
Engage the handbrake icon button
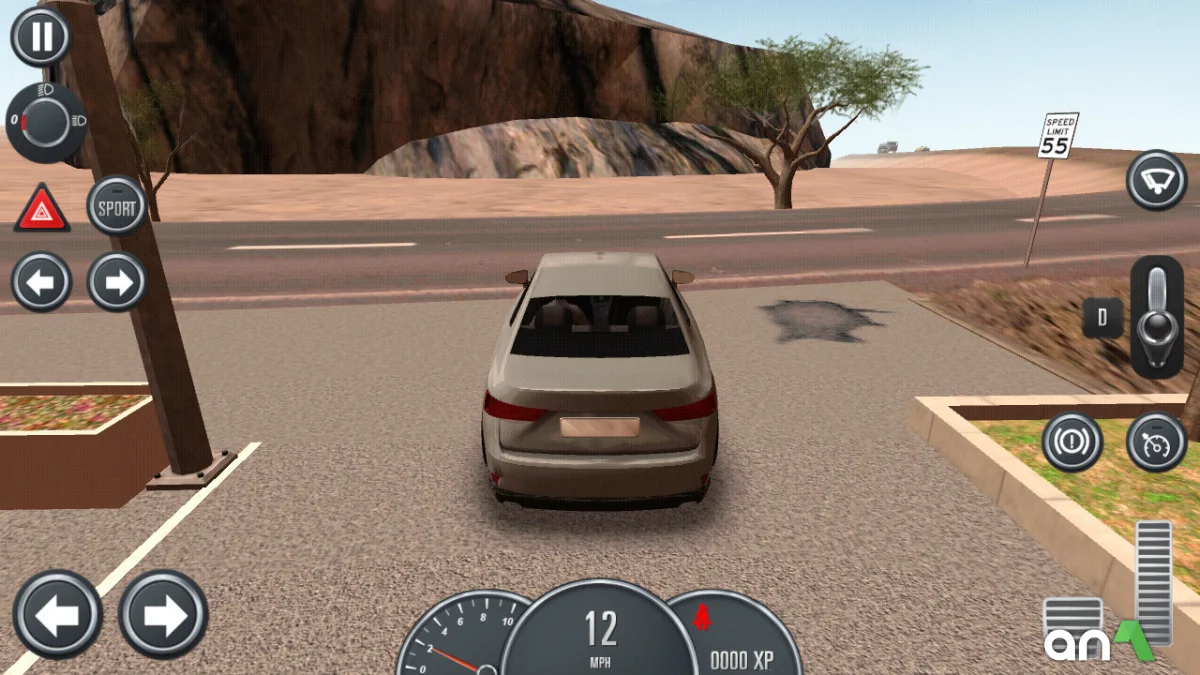click(x=1072, y=441)
